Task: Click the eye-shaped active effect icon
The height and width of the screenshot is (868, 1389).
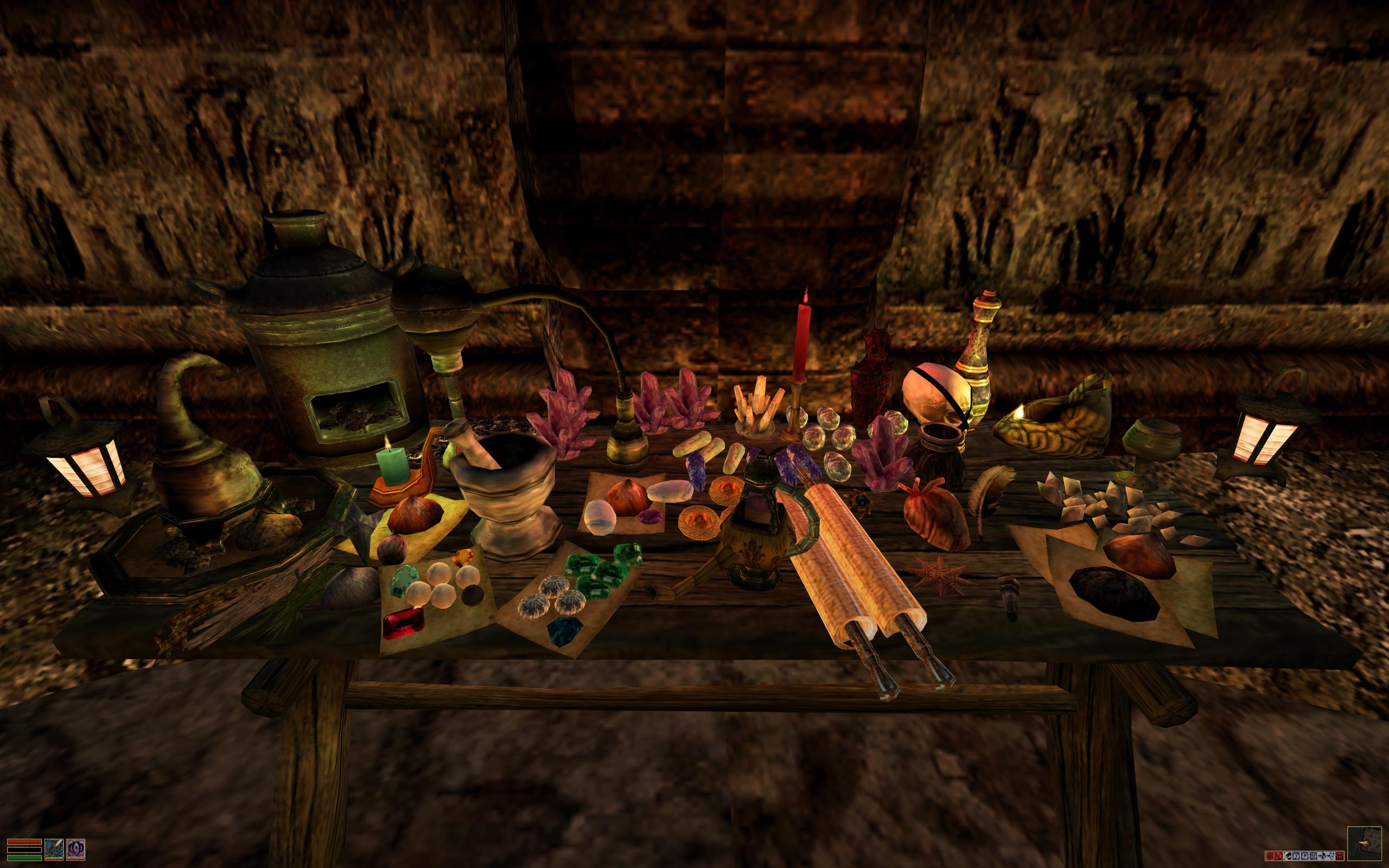Action: 1288,857
